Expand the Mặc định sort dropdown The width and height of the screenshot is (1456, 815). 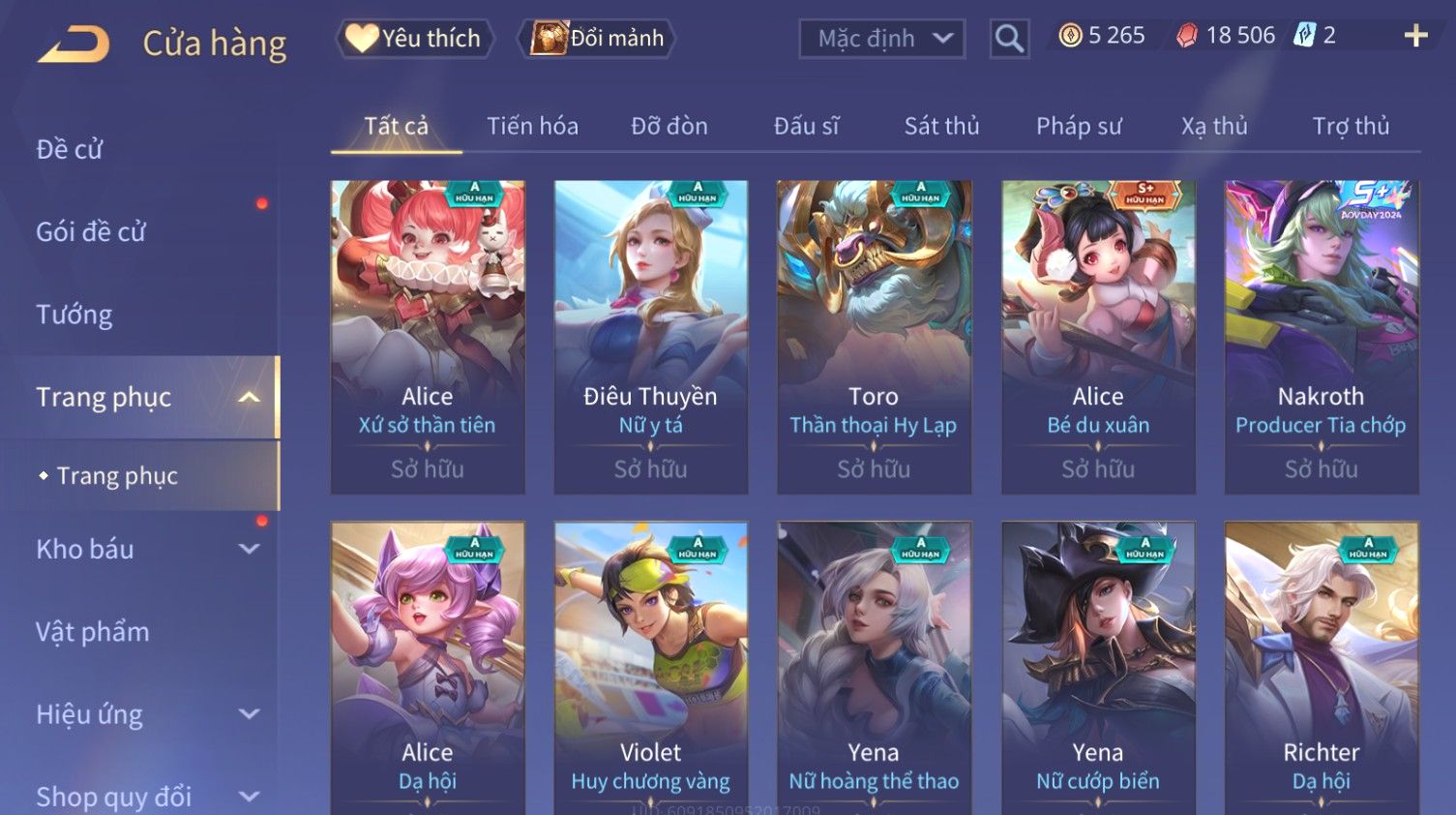pyautogui.click(x=881, y=39)
